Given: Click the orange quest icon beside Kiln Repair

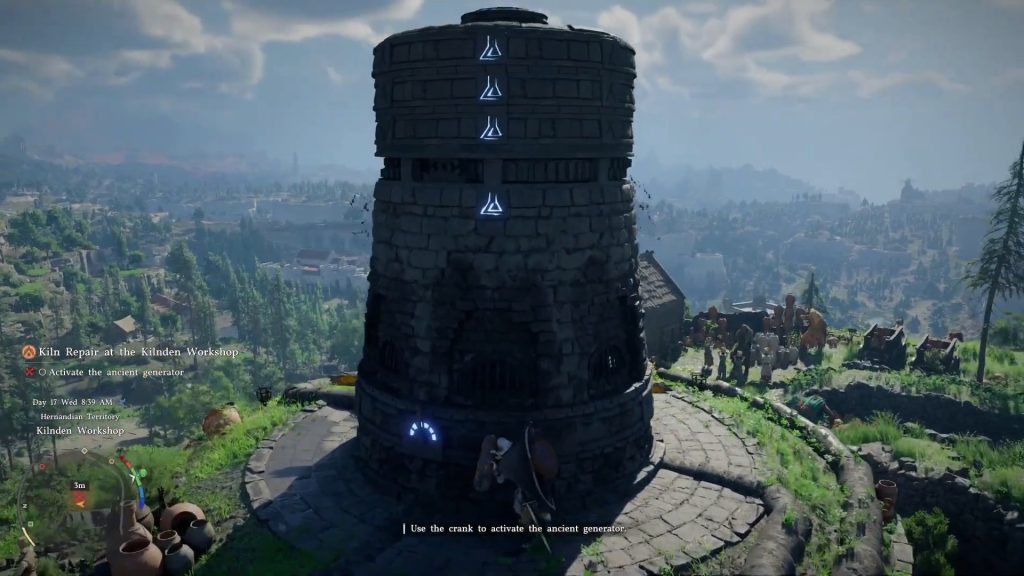Looking at the screenshot, I should pyautogui.click(x=29, y=352).
